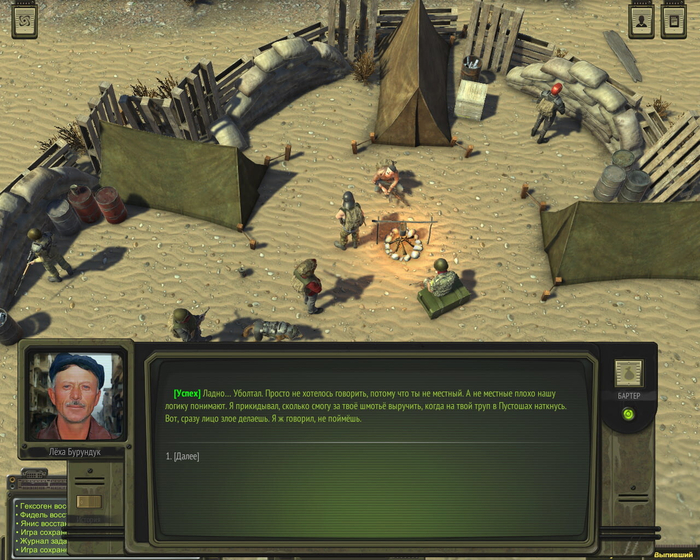Open the journal icon in the top-right corner

[674, 20]
